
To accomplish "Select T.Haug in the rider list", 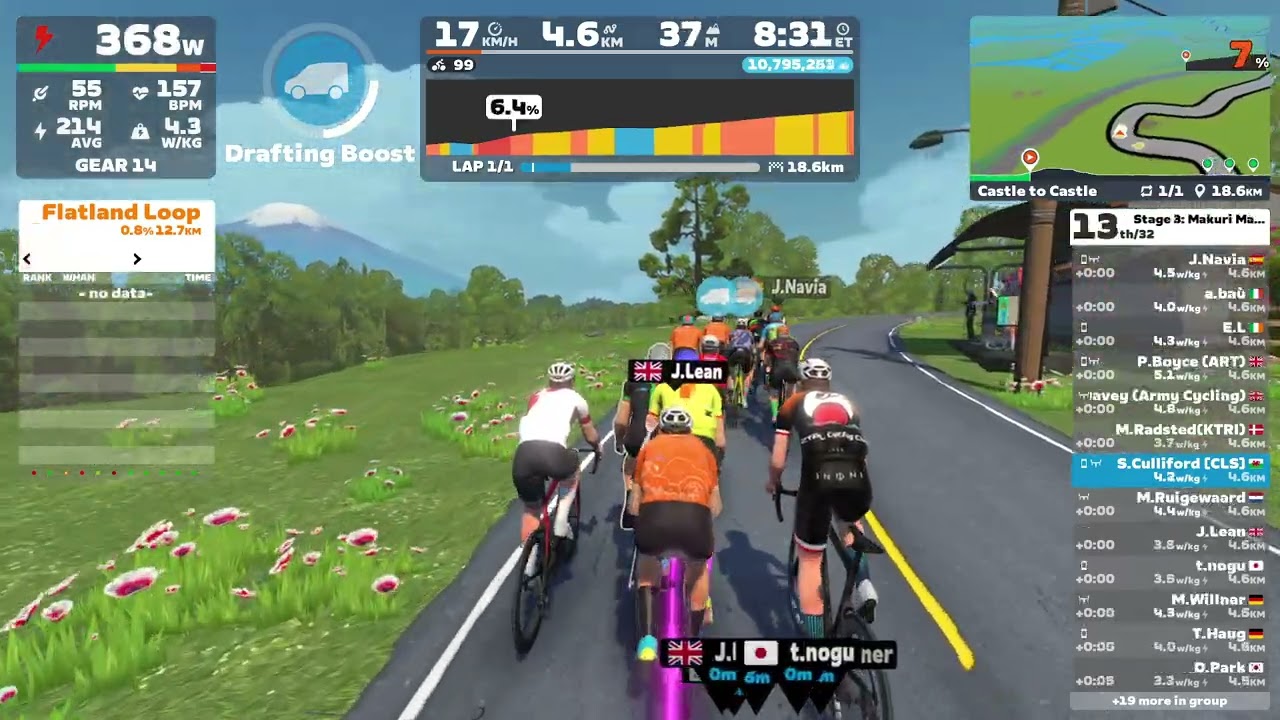I will tap(1170, 640).
